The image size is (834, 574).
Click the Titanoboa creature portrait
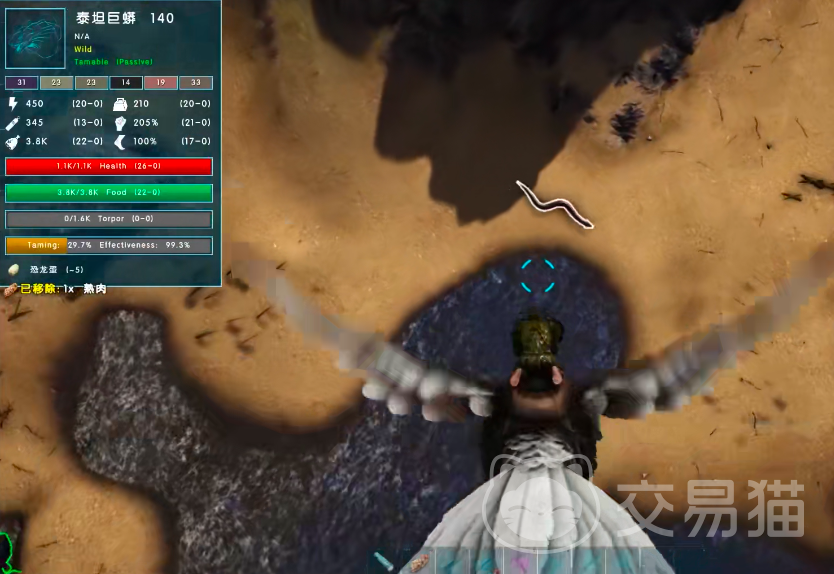(x=37, y=38)
